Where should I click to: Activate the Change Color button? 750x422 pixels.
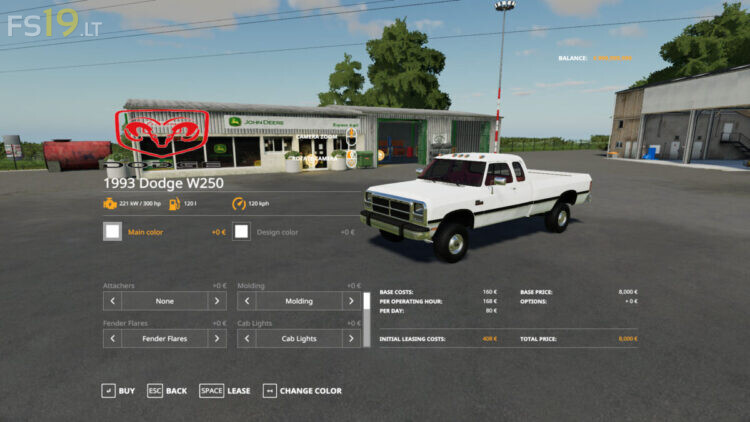302,391
